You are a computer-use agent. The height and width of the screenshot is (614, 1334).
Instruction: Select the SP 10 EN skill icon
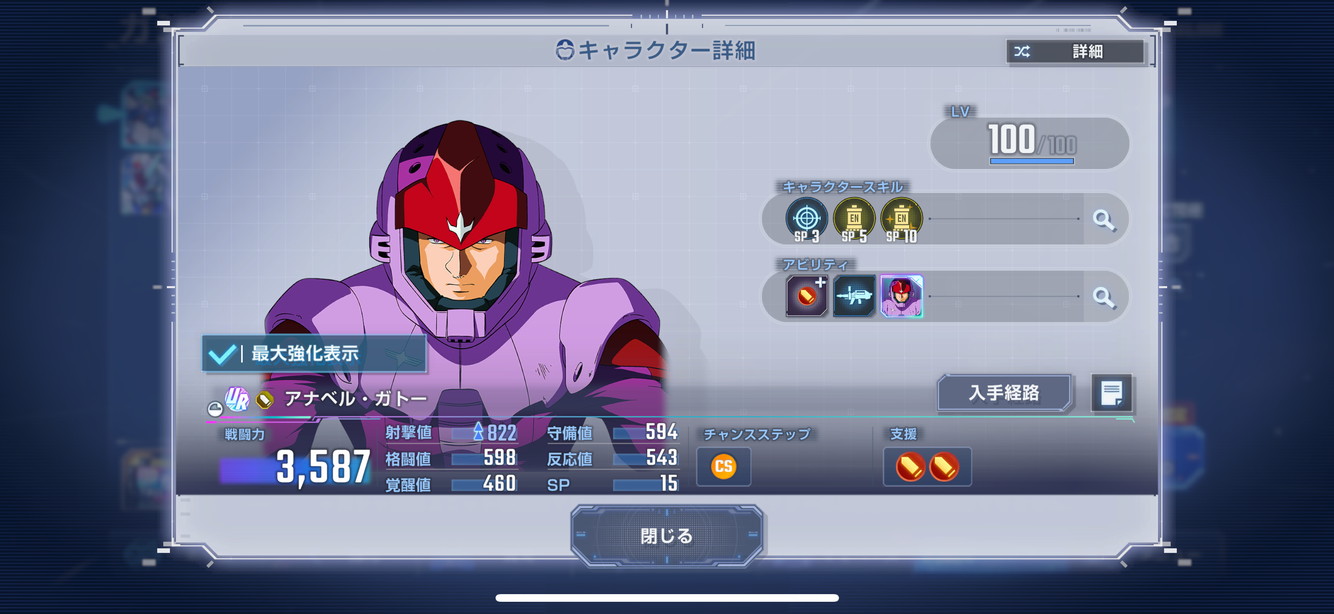[901, 219]
